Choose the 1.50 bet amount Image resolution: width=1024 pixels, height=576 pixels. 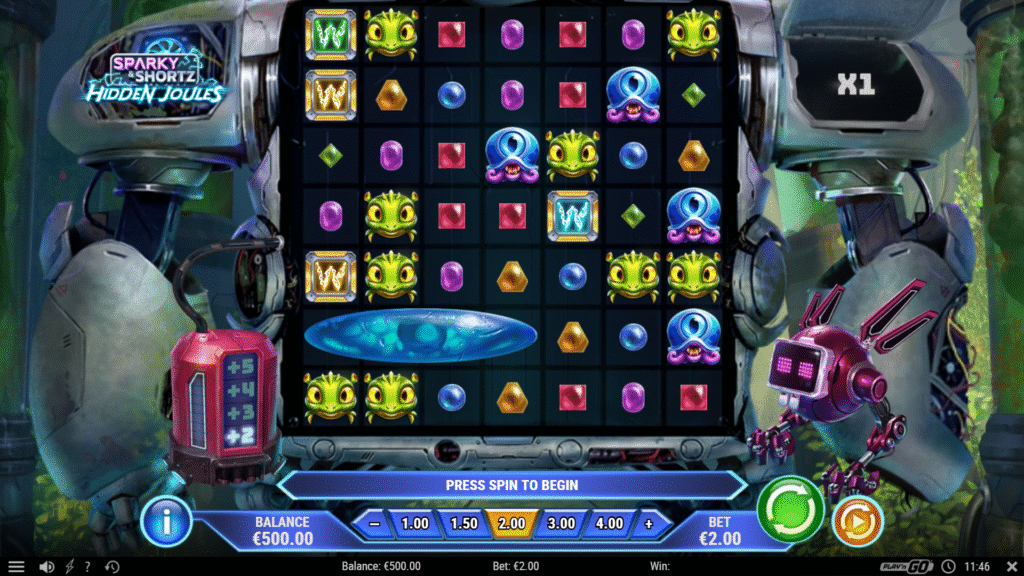(463, 523)
